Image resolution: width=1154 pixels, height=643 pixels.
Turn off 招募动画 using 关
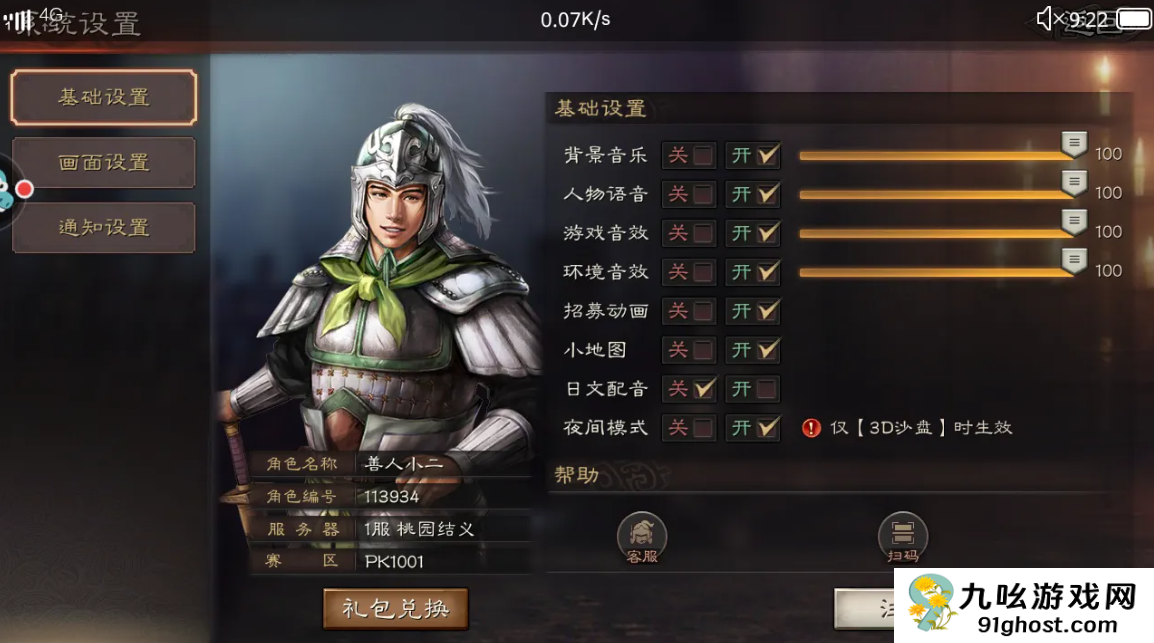click(x=703, y=311)
